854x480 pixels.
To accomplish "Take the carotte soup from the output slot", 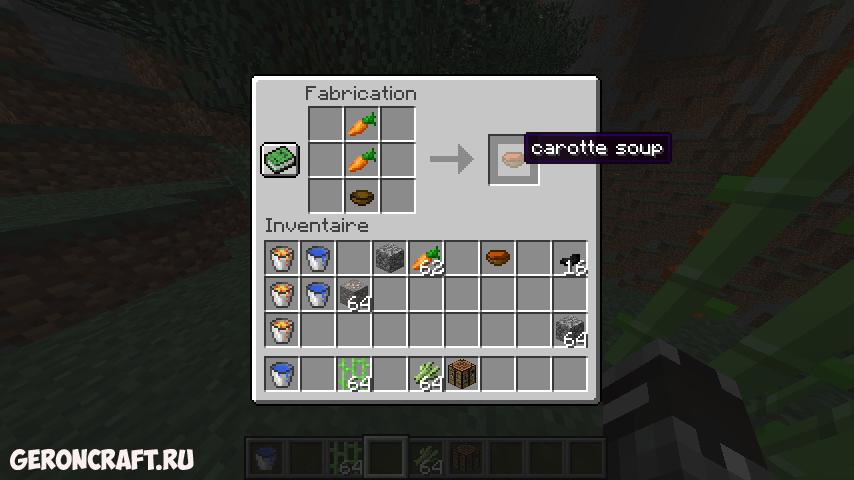I will coord(513,159).
